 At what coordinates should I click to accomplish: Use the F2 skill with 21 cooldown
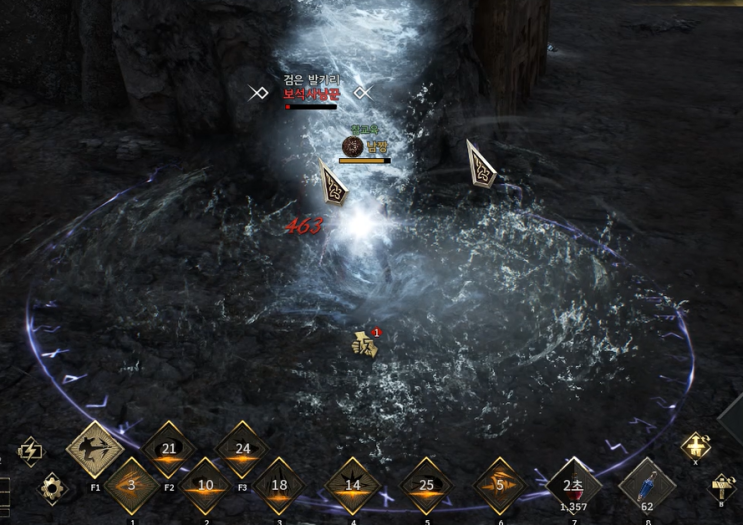169,449
